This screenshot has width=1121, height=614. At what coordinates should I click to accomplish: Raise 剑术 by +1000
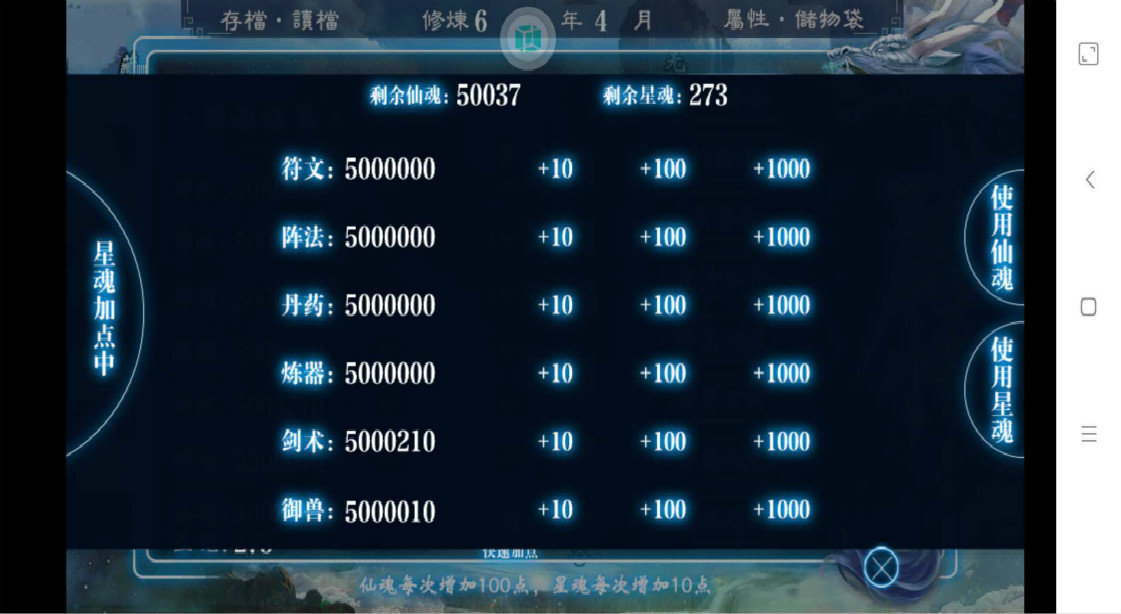tap(781, 441)
